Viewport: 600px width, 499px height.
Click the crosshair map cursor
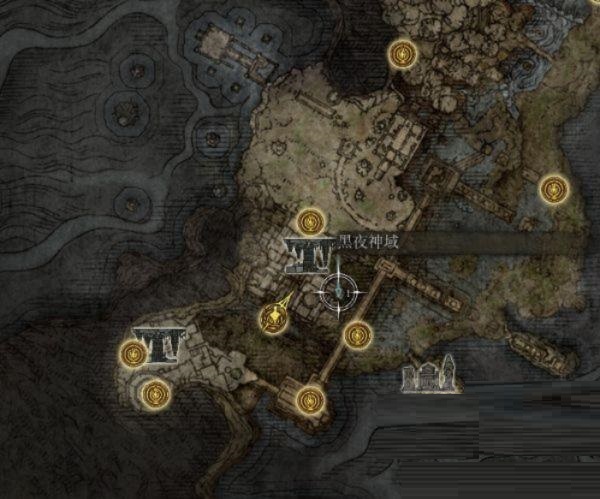tap(340, 291)
